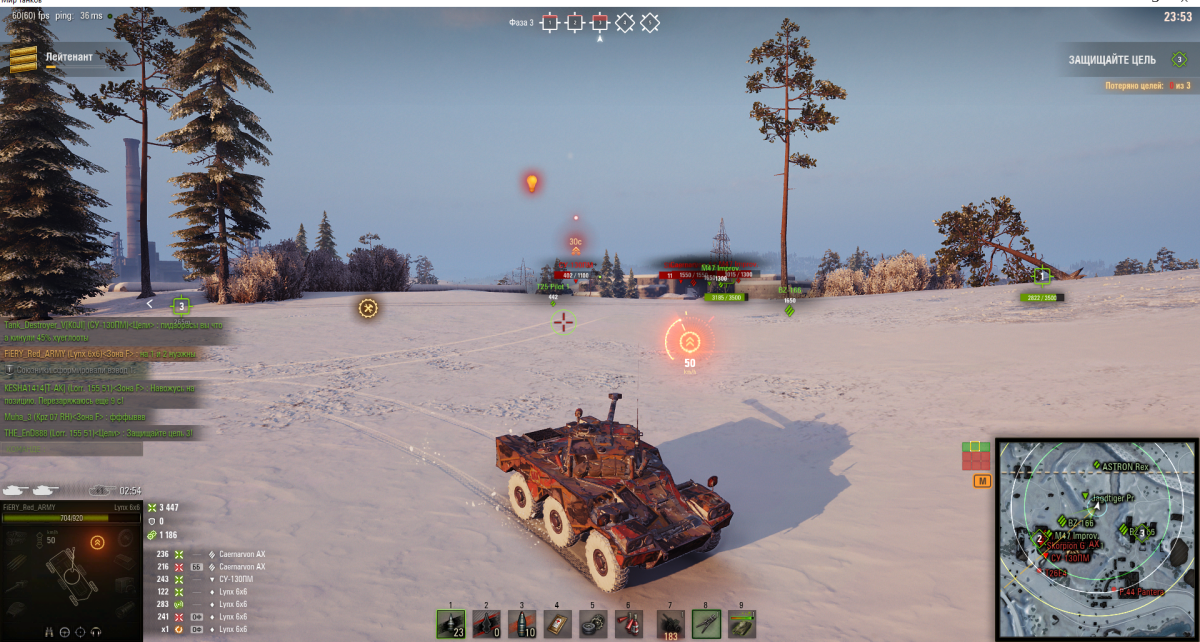Click the steering wheel icon in the damage panel
The width and height of the screenshot is (1200, 642).
click(x=64, y=632)
